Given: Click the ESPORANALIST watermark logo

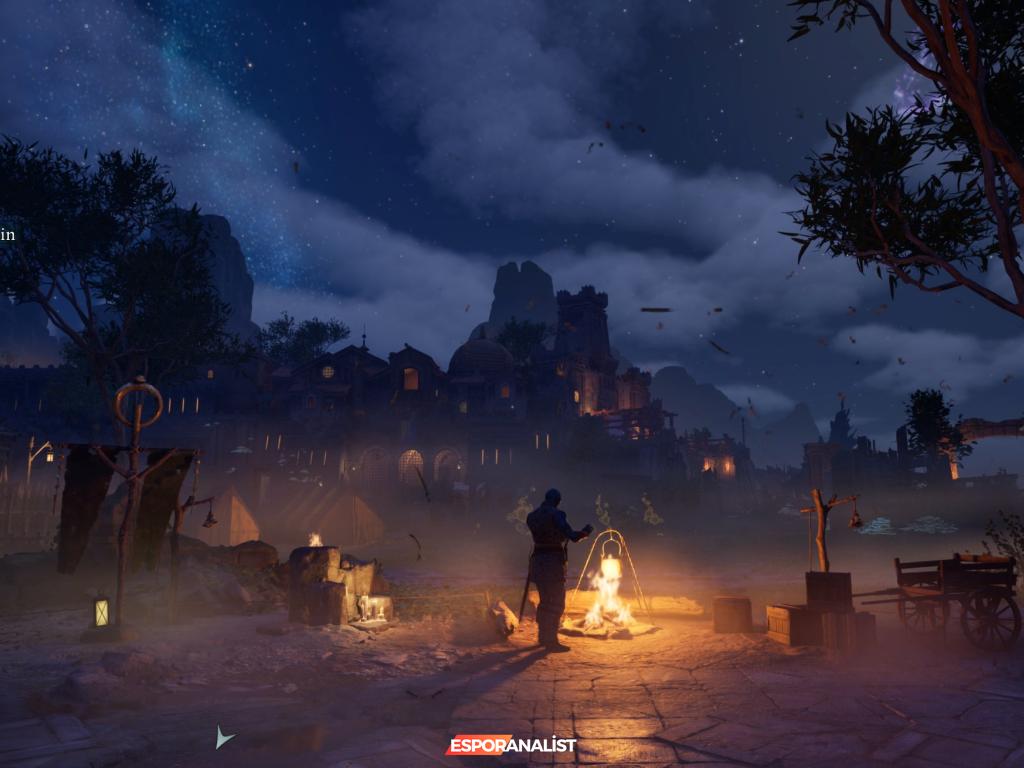Looking at the screenshot, I should click(511, 745).
